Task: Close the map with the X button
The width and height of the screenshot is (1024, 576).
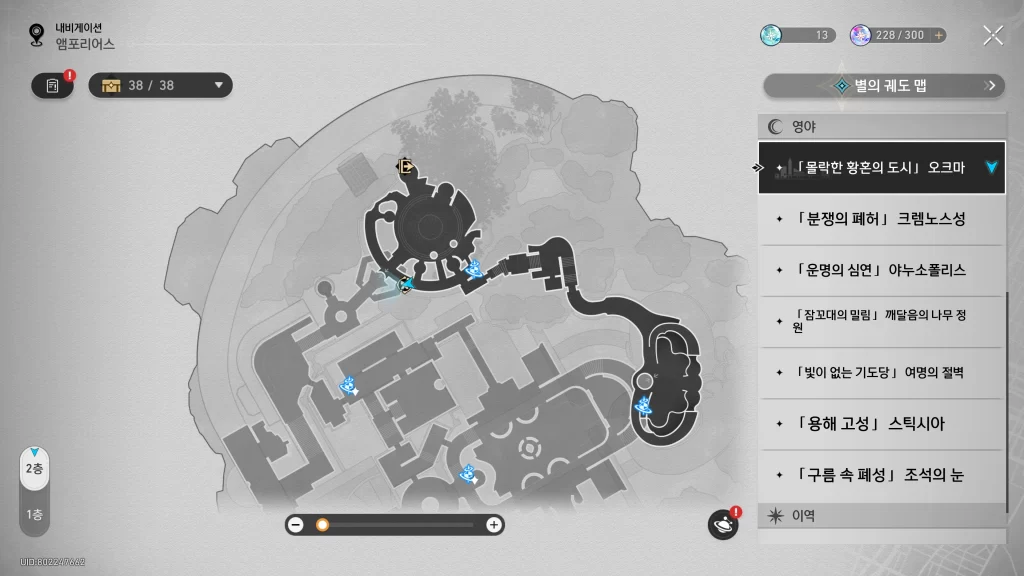Action: (x=992, y=36)
